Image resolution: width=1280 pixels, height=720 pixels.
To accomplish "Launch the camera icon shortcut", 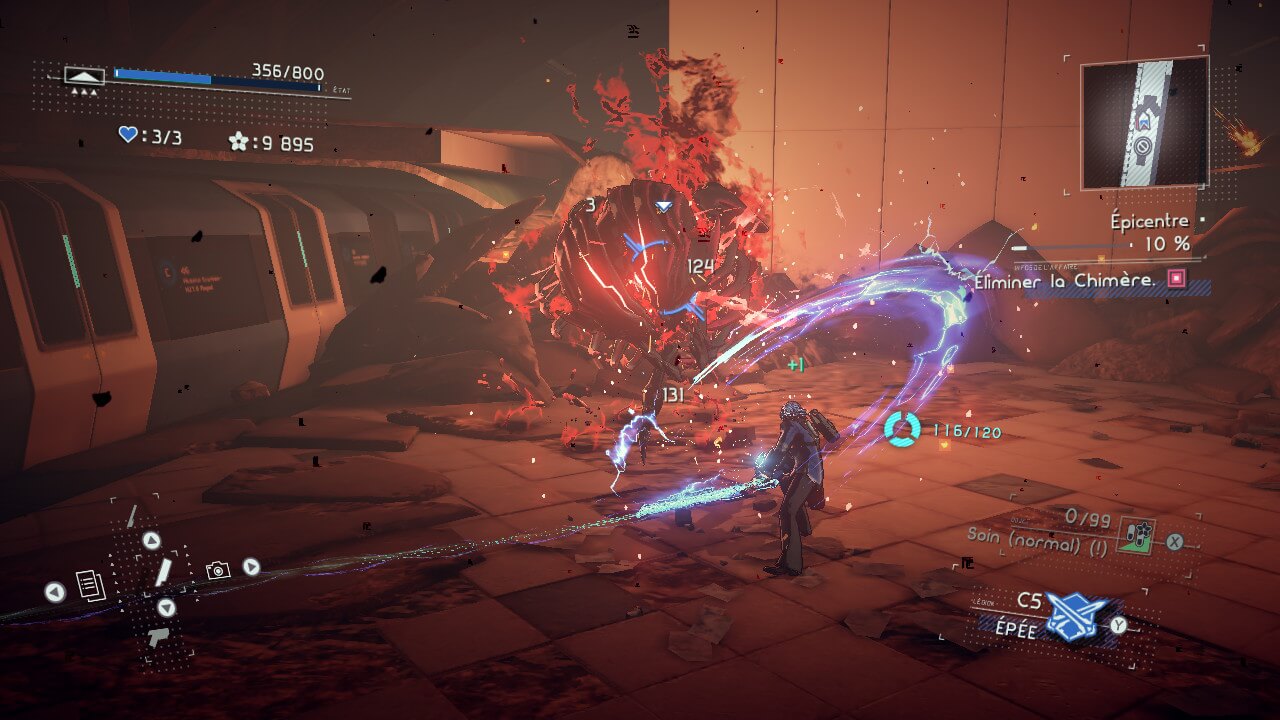I will pyautogui.click(x=217, y=570).
